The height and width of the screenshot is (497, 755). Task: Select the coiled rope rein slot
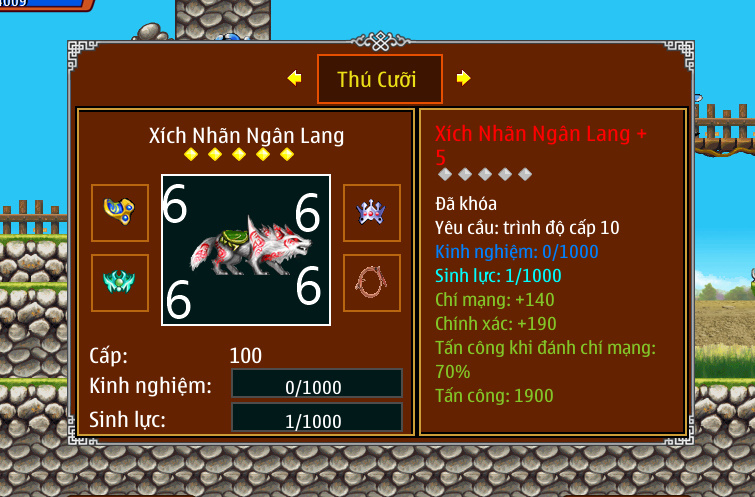(x=371, y=283)
